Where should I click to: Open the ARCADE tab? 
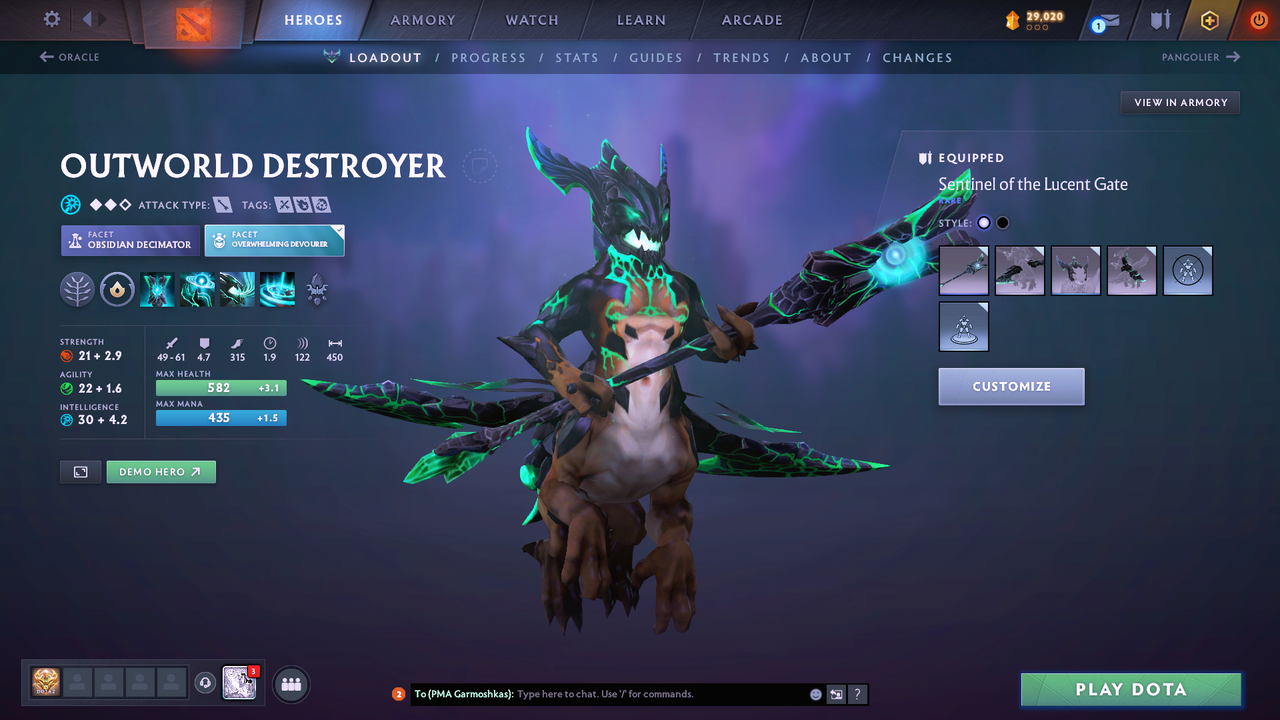(751, 20)
